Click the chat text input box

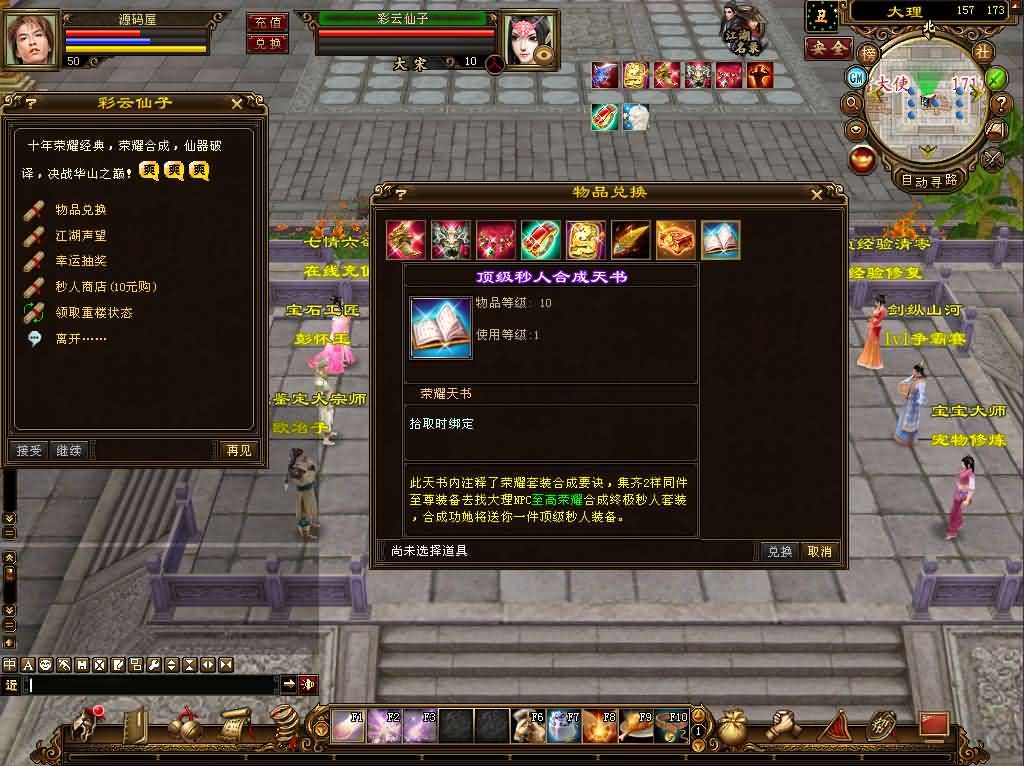(x=150, y=685)
